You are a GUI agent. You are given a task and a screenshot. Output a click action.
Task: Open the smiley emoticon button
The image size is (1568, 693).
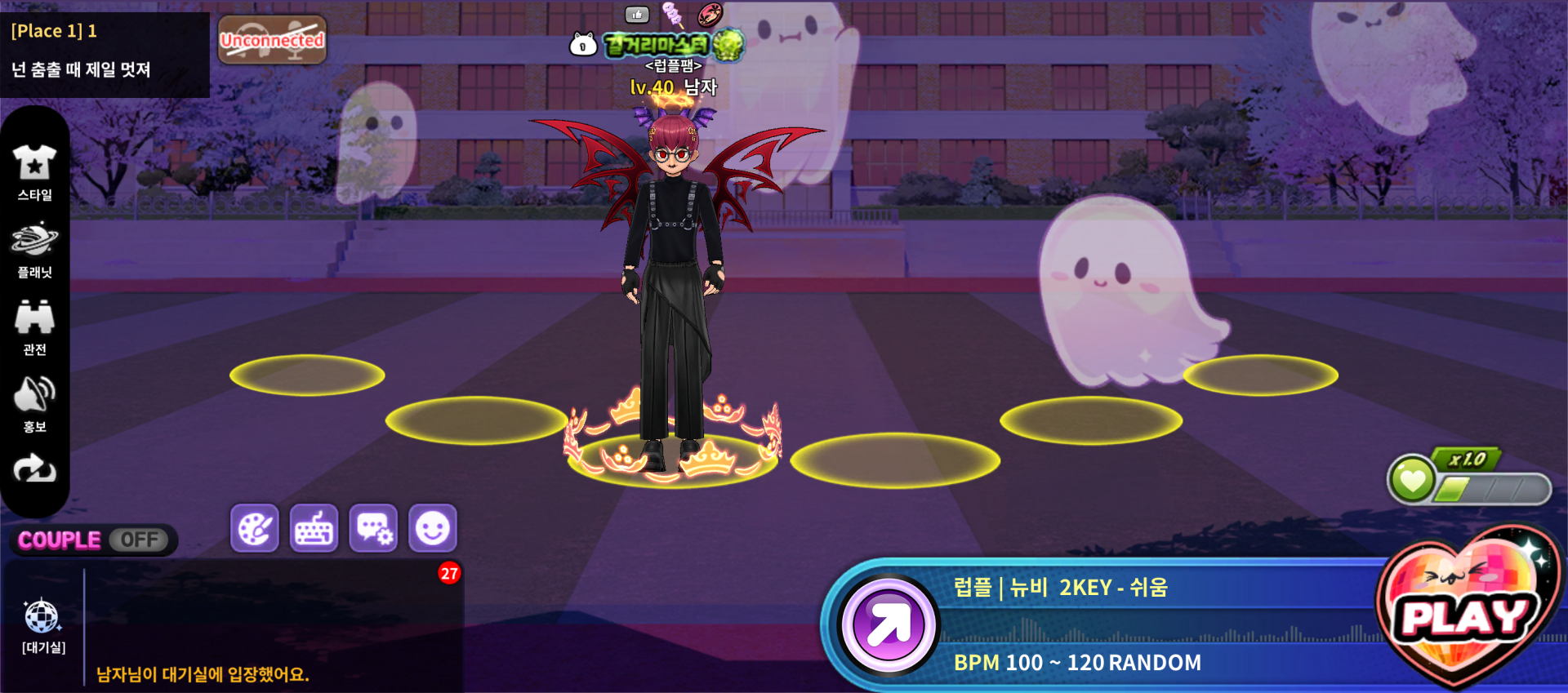coord(433,529)
